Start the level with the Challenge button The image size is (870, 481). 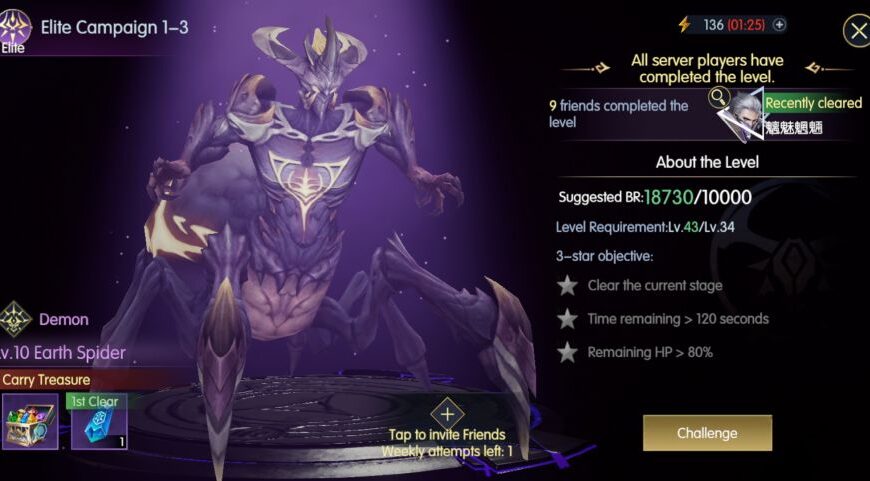click(707, 433)
